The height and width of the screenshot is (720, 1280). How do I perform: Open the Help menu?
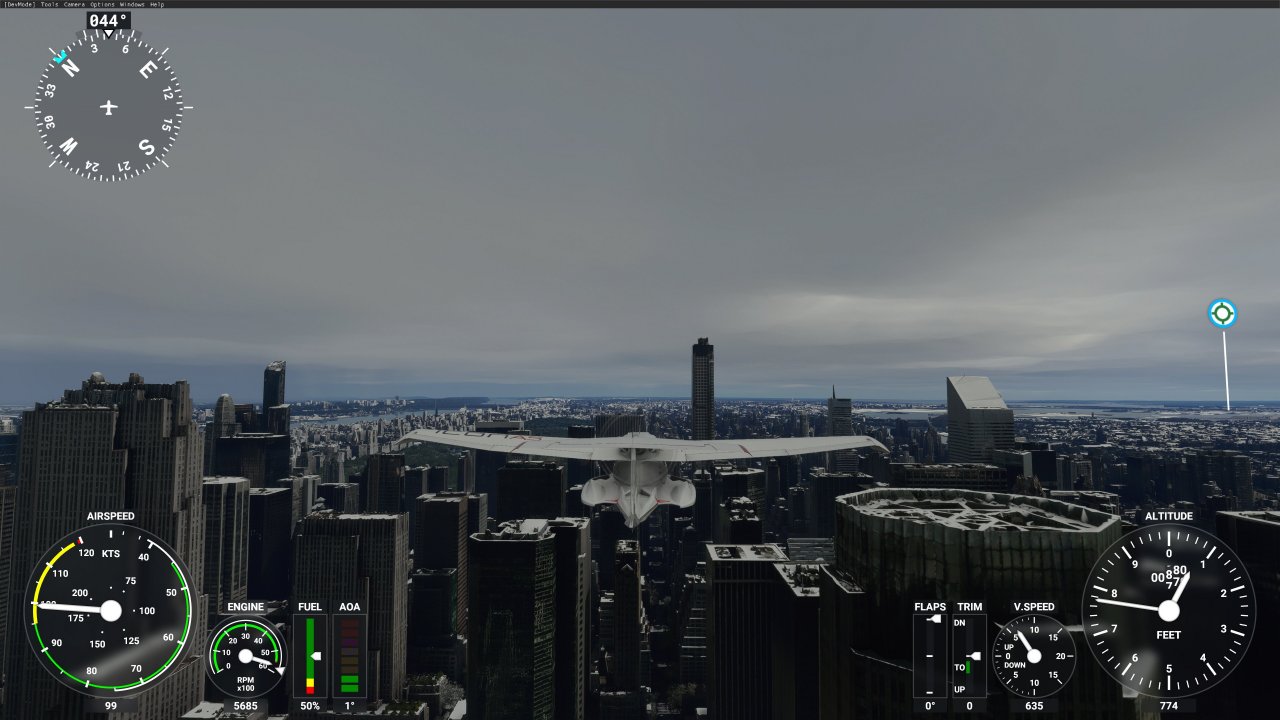pos(157,4)
